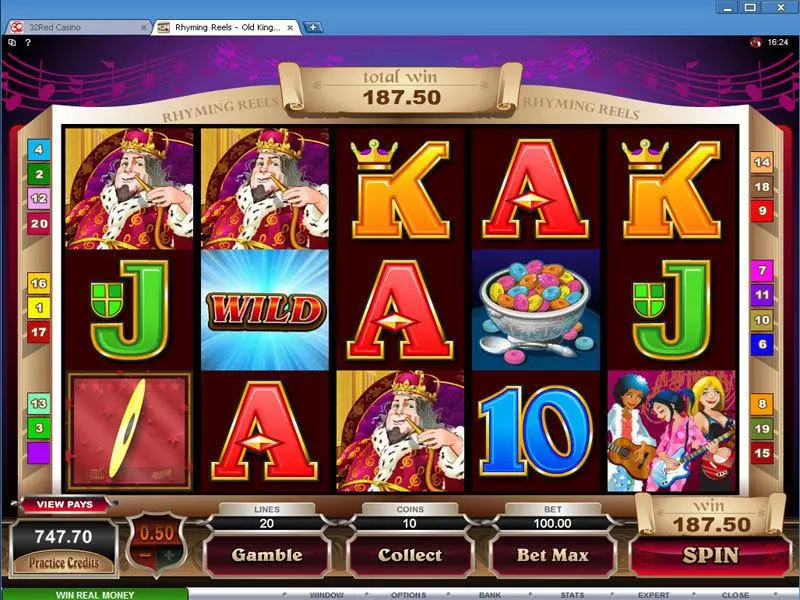Select payline 4 marker
This screenshot has width=800, height=600.
(x=39, y=150)
